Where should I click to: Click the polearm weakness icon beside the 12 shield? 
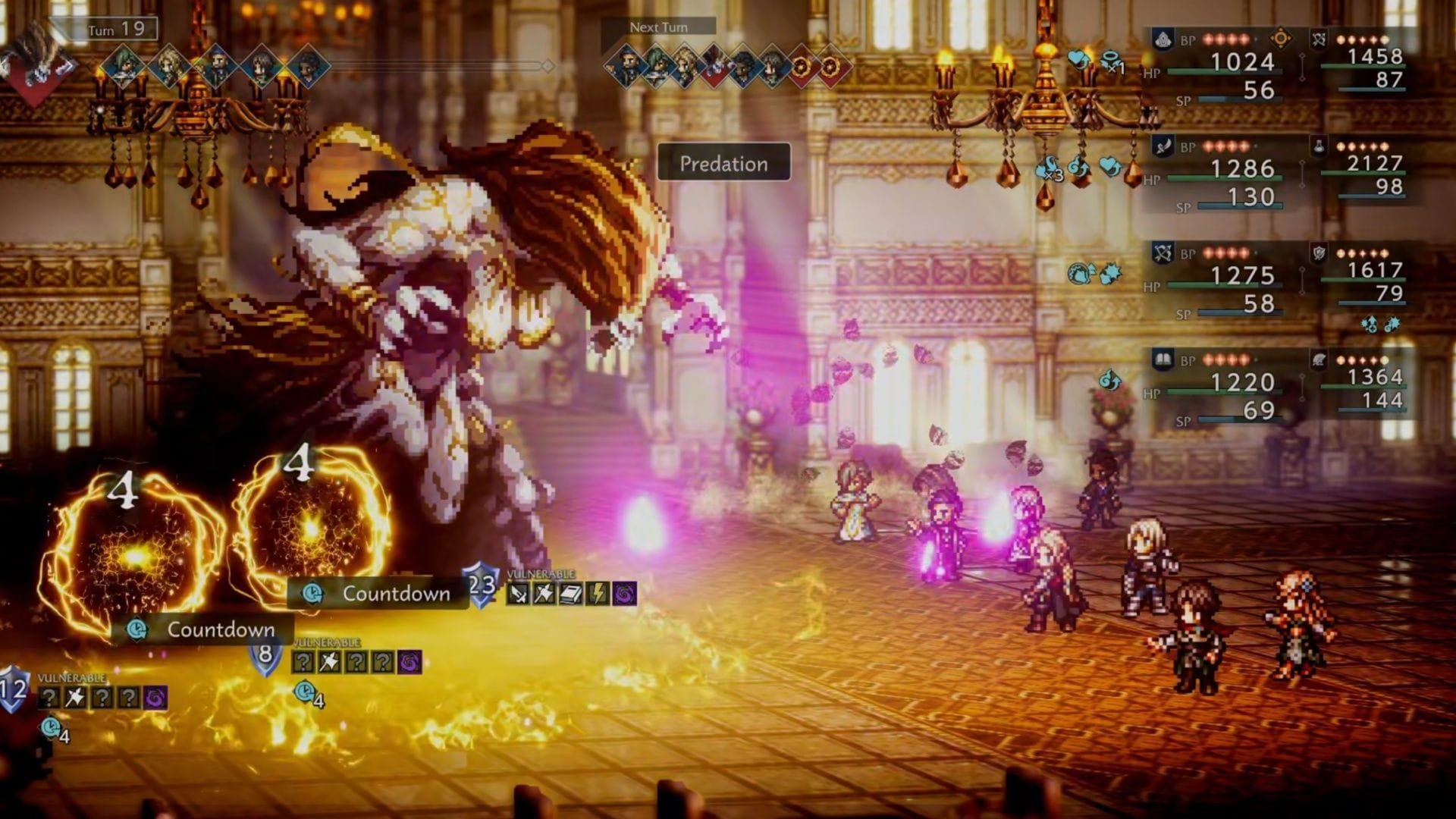tap(74, 696)
